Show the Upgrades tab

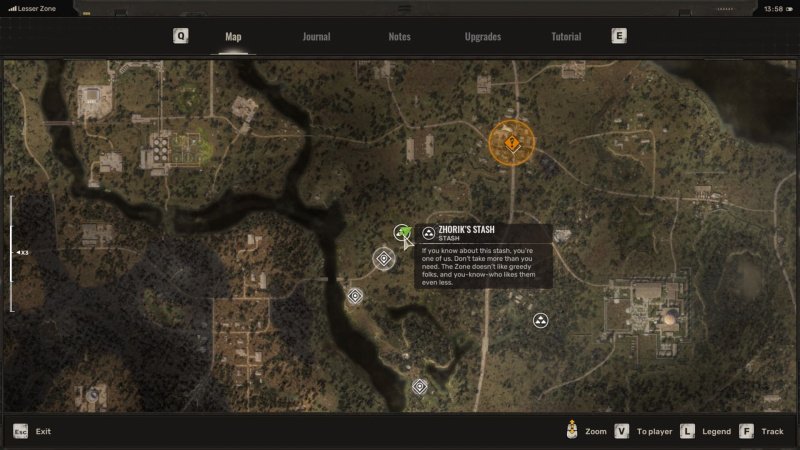point(483,37)
